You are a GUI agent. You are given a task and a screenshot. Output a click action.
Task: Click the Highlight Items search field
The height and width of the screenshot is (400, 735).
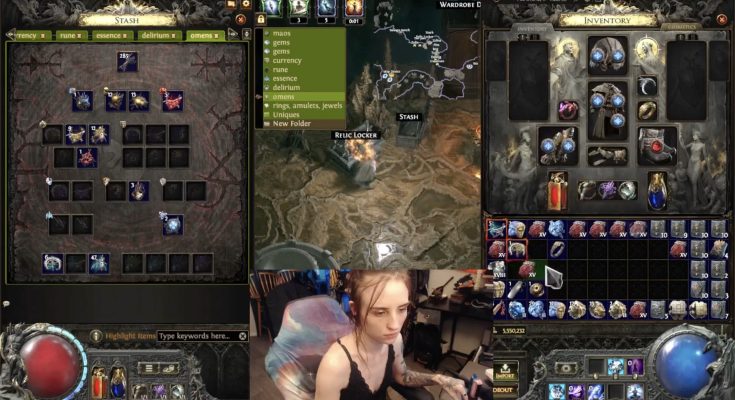(x=201, y=336)
